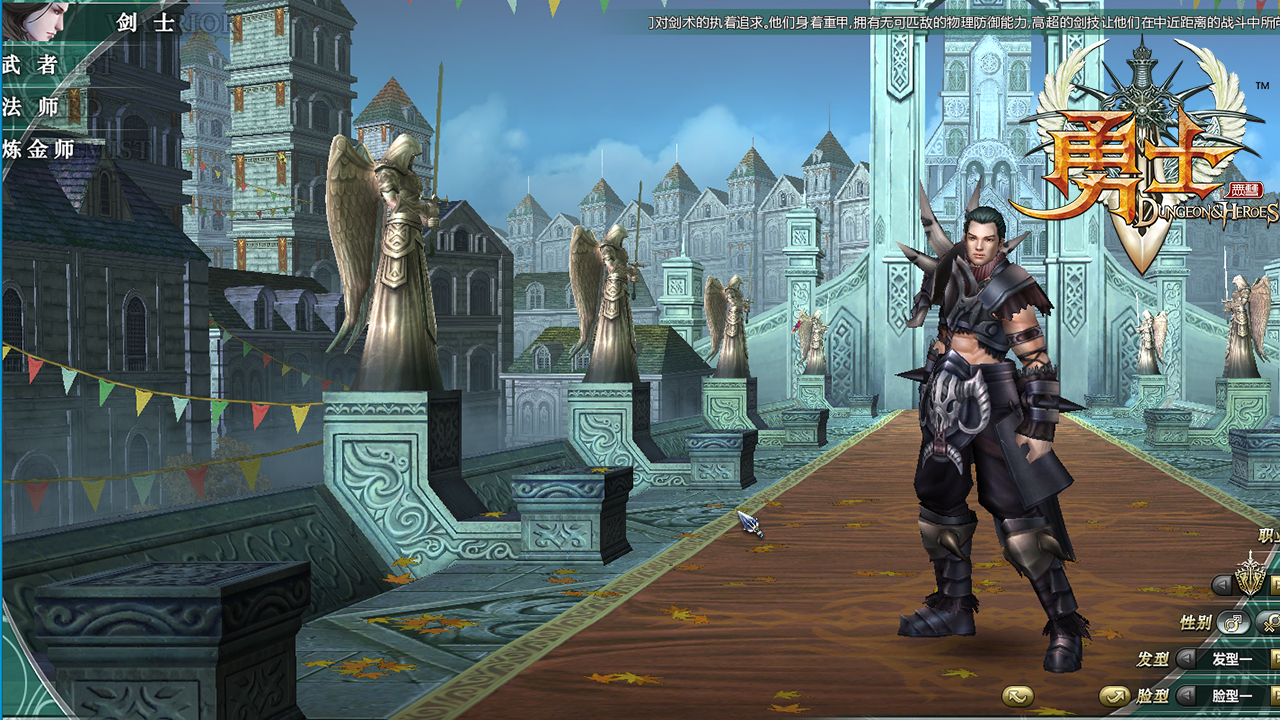Image resolution: width=1280 pixels, height=720 pixels.
Task: Click the left arrow beside the class emblem
Action: pyautogui.click(x=1221, y=584)
